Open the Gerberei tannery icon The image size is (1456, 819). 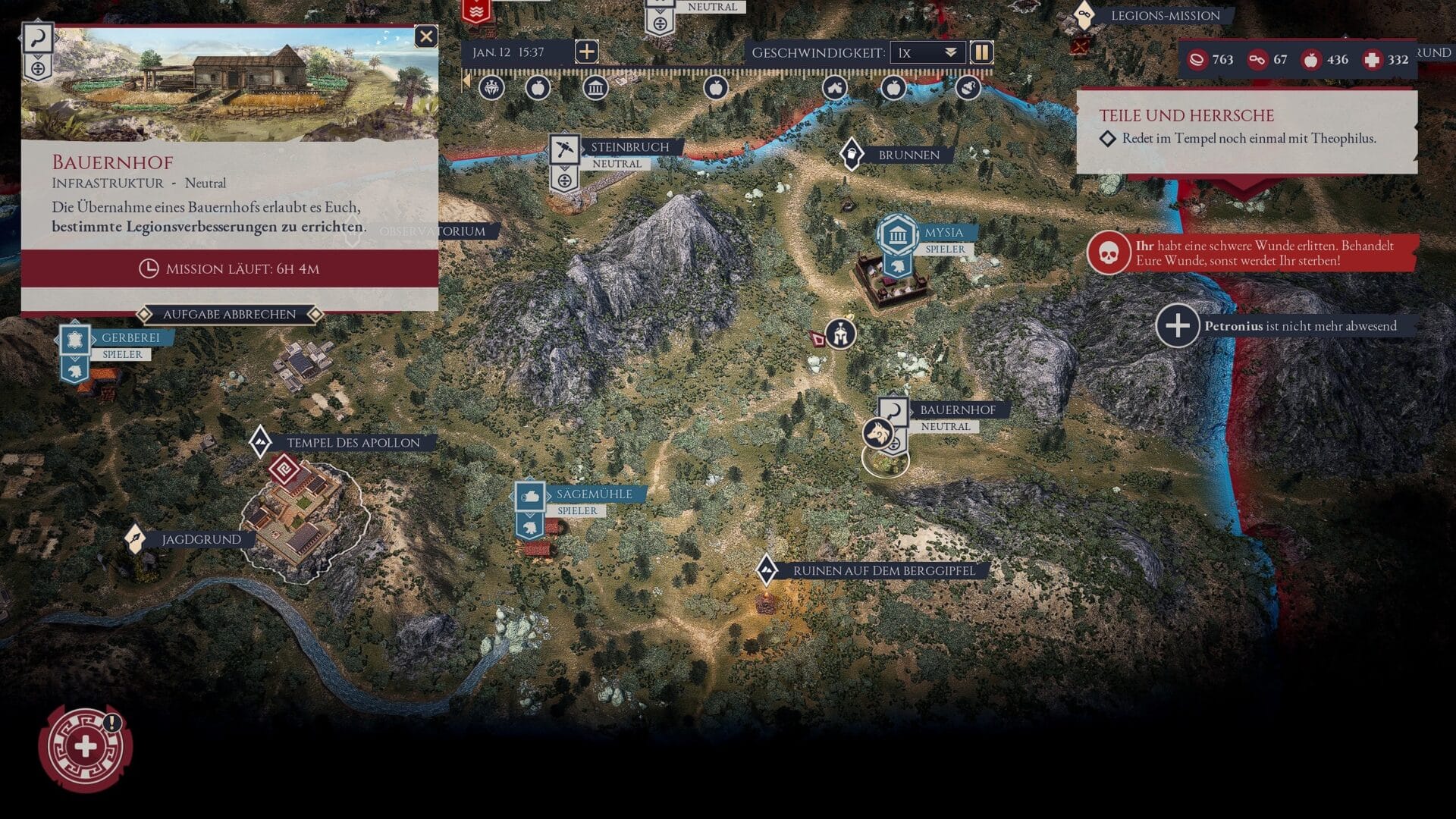[74, 339]
